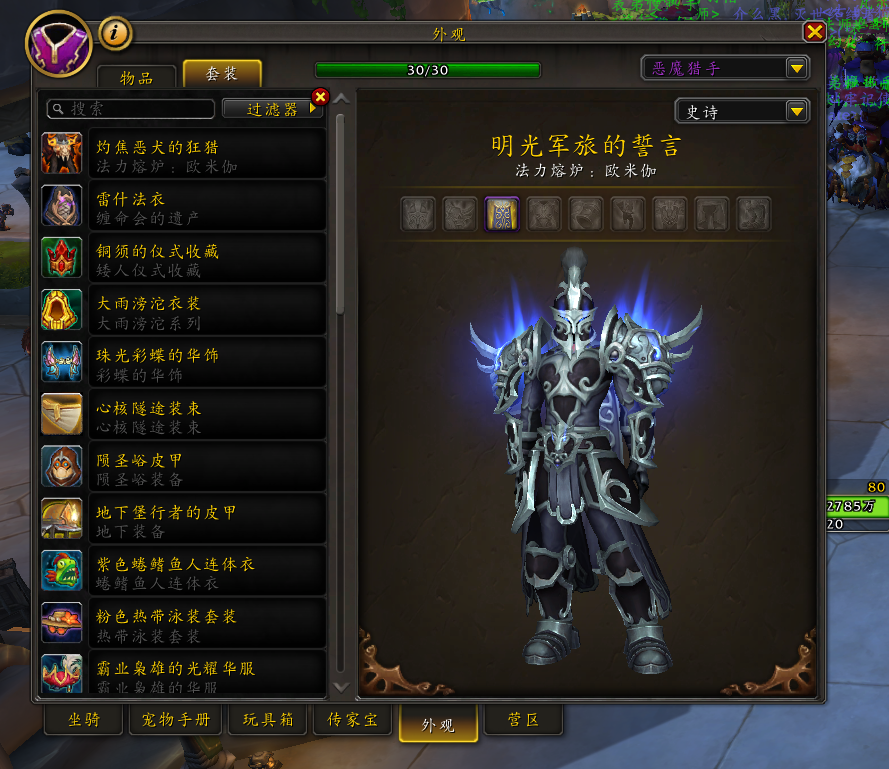This screenshot has width=889, height=769.
Task: Click the 搜索 search box
Action: (x=131, y=109)
